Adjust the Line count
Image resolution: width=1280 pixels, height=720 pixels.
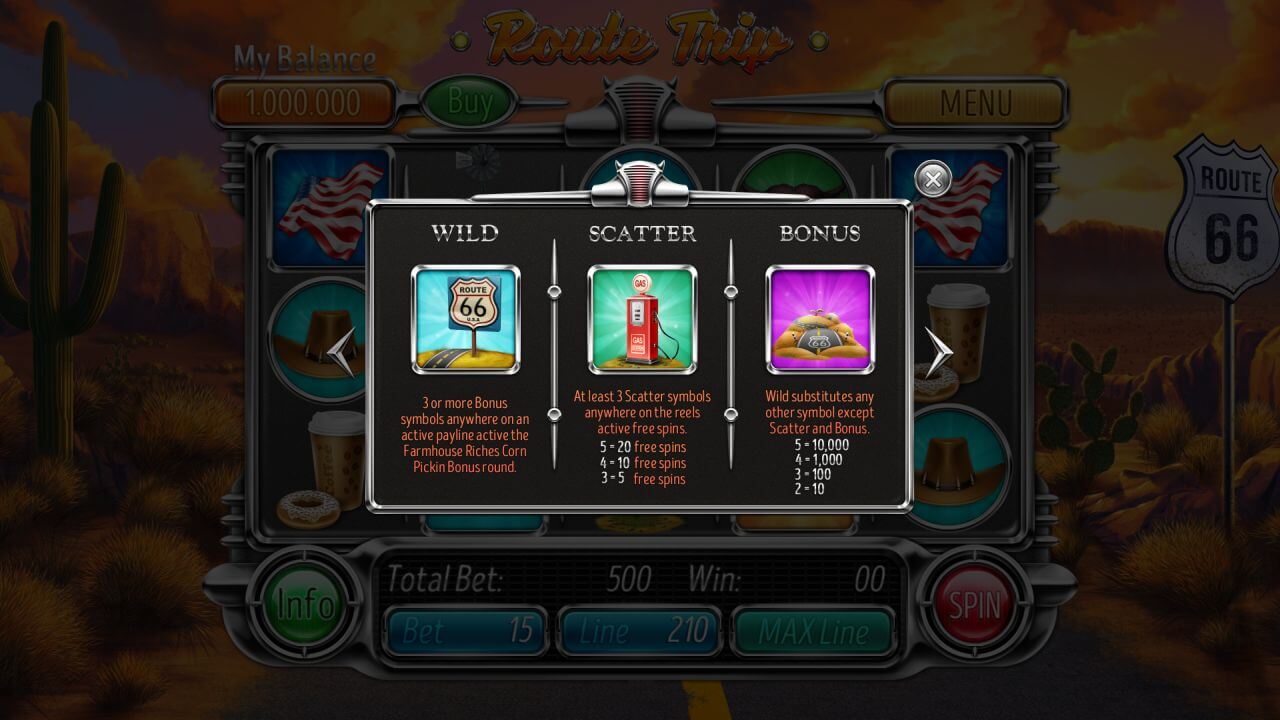[640, 630]
